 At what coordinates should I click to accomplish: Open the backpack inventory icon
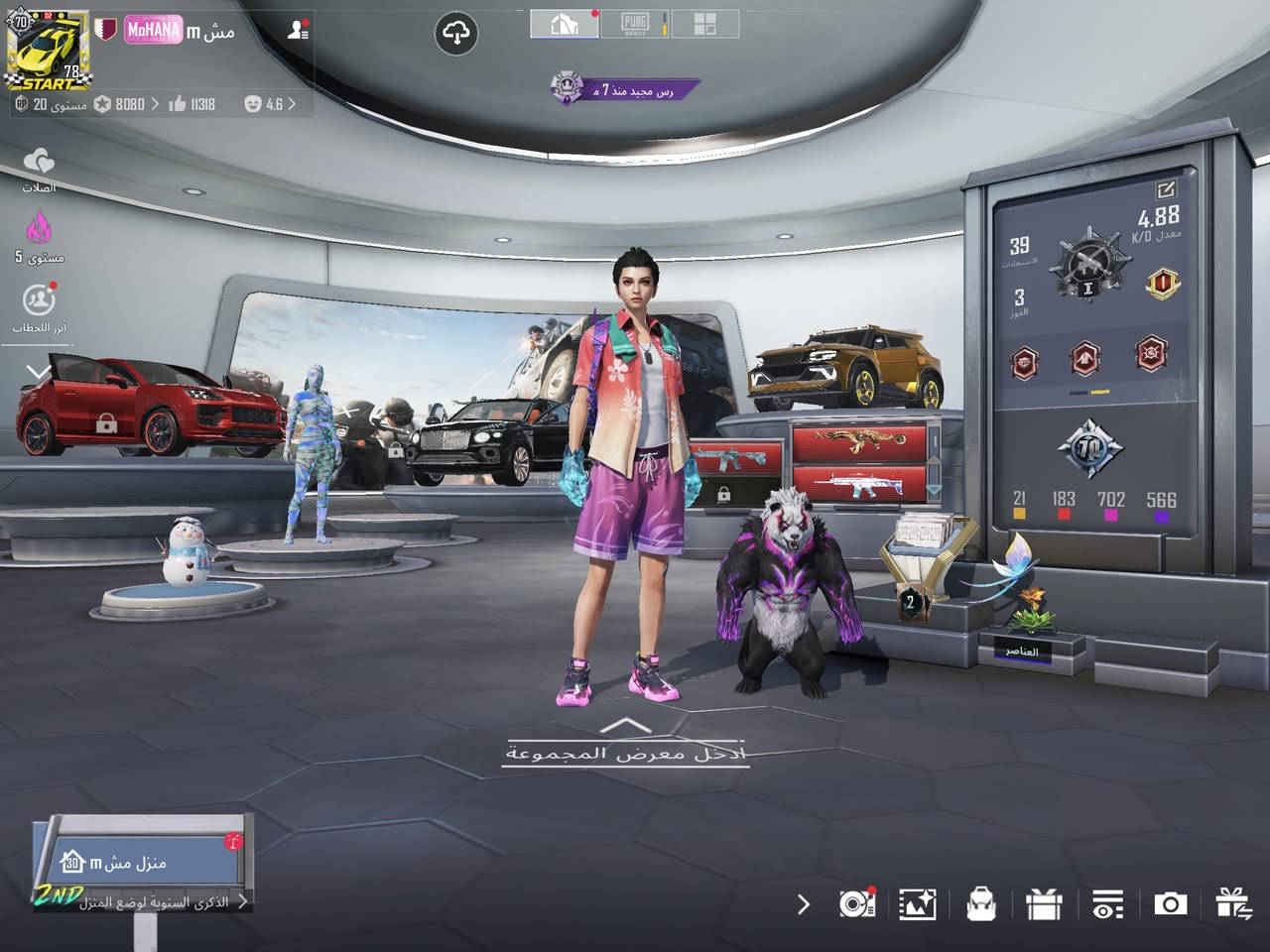point(980,904)
